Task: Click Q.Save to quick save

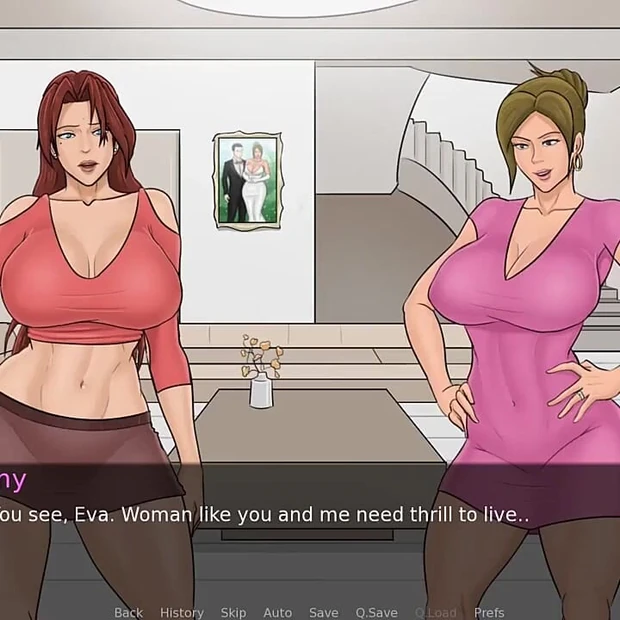Action: coord(377,612)
